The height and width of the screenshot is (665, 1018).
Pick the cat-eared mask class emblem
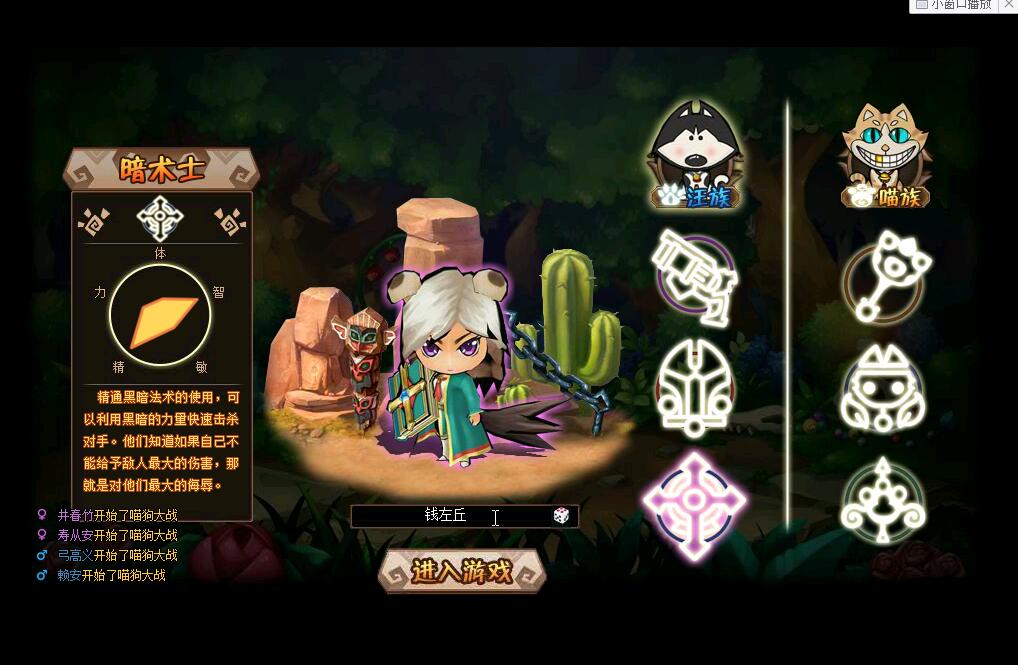click(x=883, y=391)
